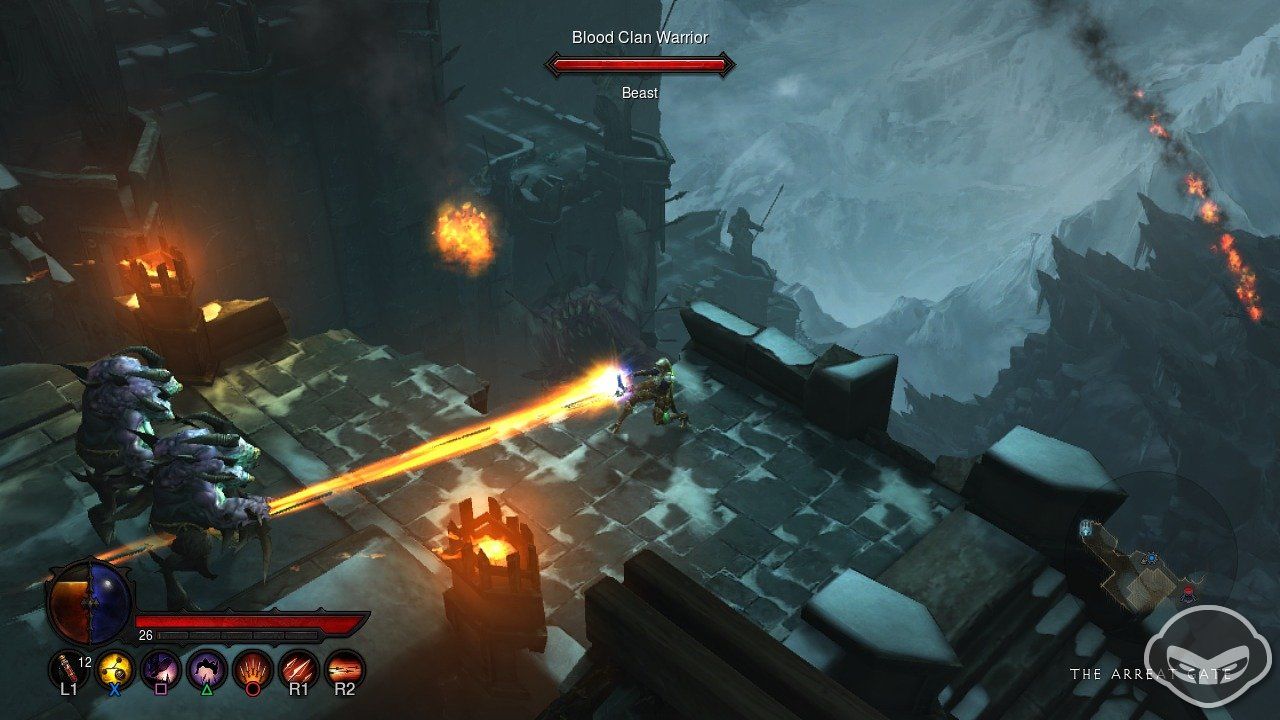
Task: Select the health potion in the L1 slot
Action: (68, 667)
